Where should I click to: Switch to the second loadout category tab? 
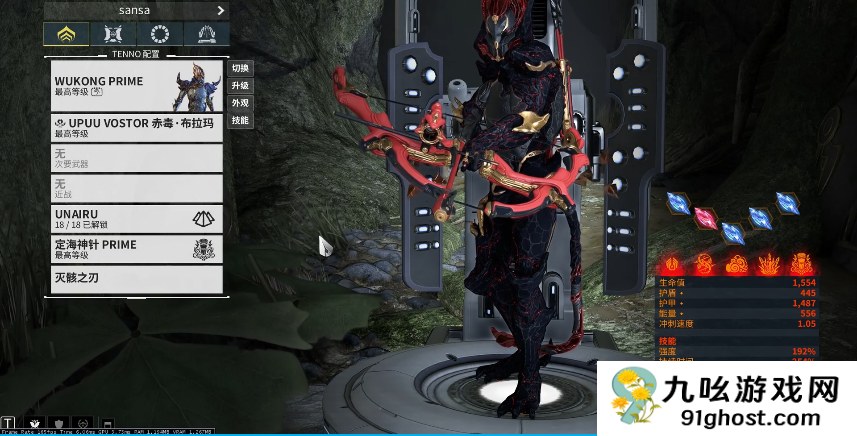(113, 34)
